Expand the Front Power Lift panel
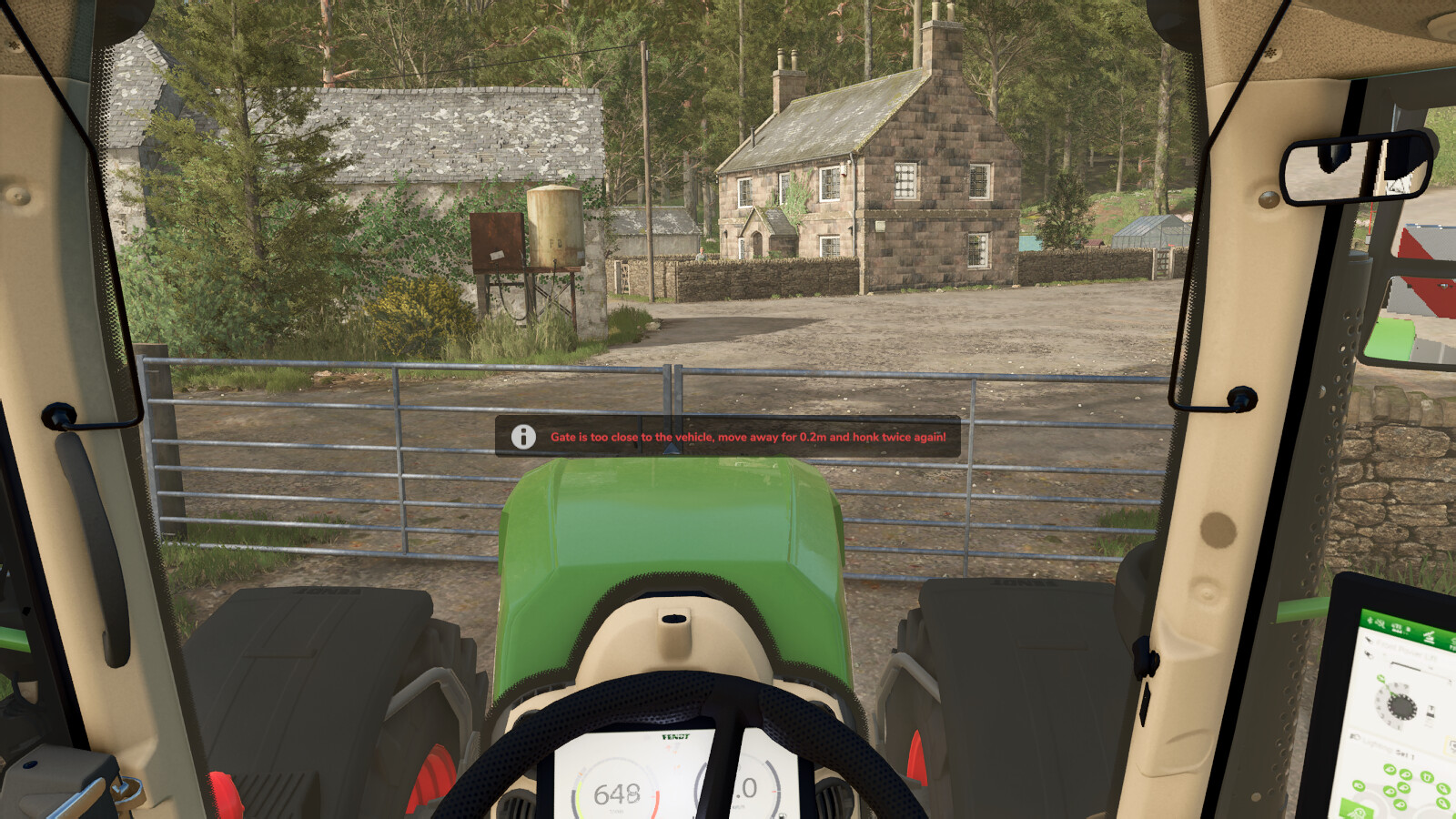This screenshot has height=819, width=1456. (1370, 641)
